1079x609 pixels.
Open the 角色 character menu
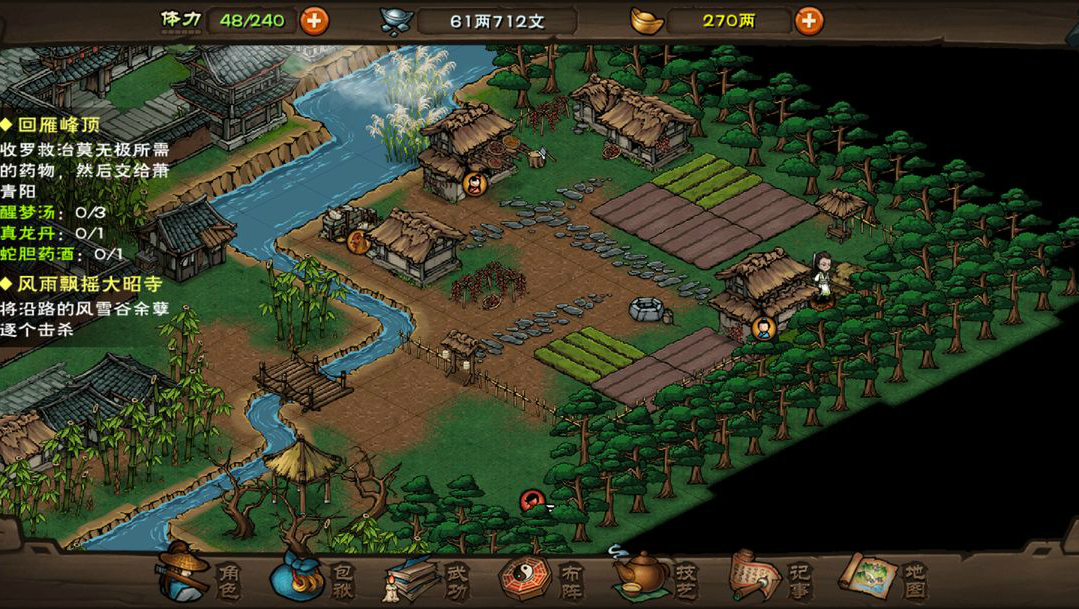pos(198,575)
